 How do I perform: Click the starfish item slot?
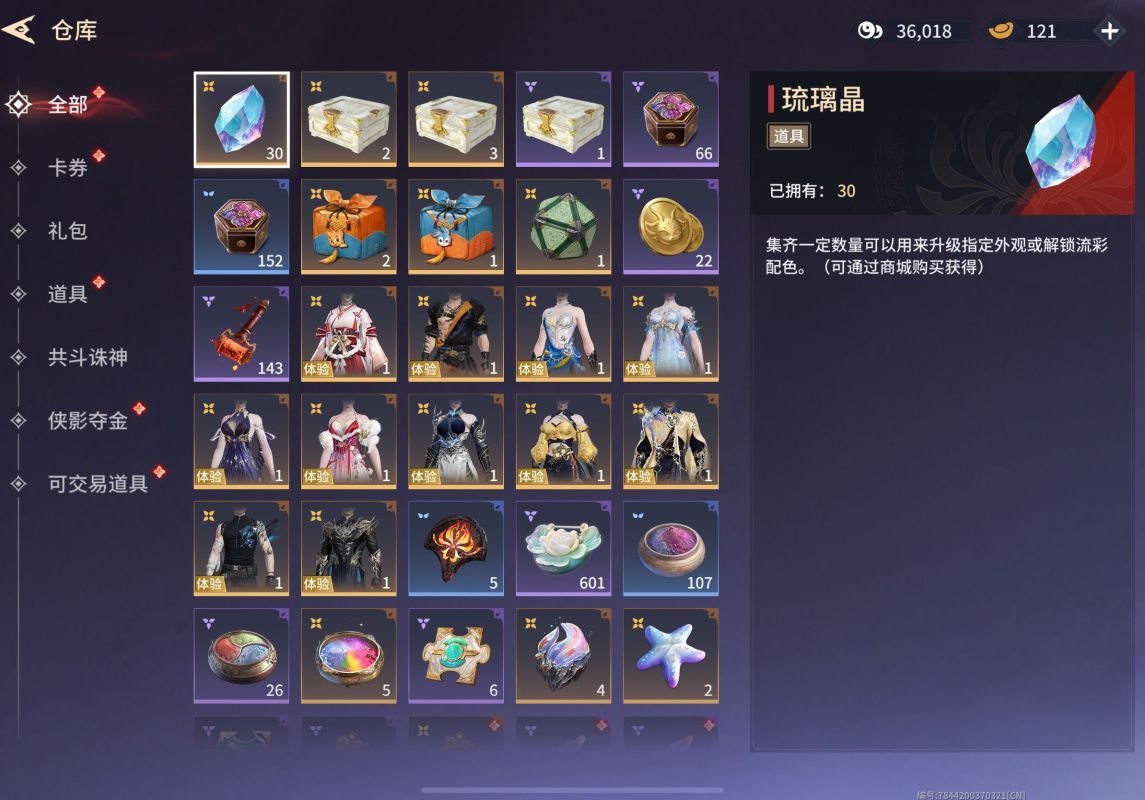[x=670, y=655]
